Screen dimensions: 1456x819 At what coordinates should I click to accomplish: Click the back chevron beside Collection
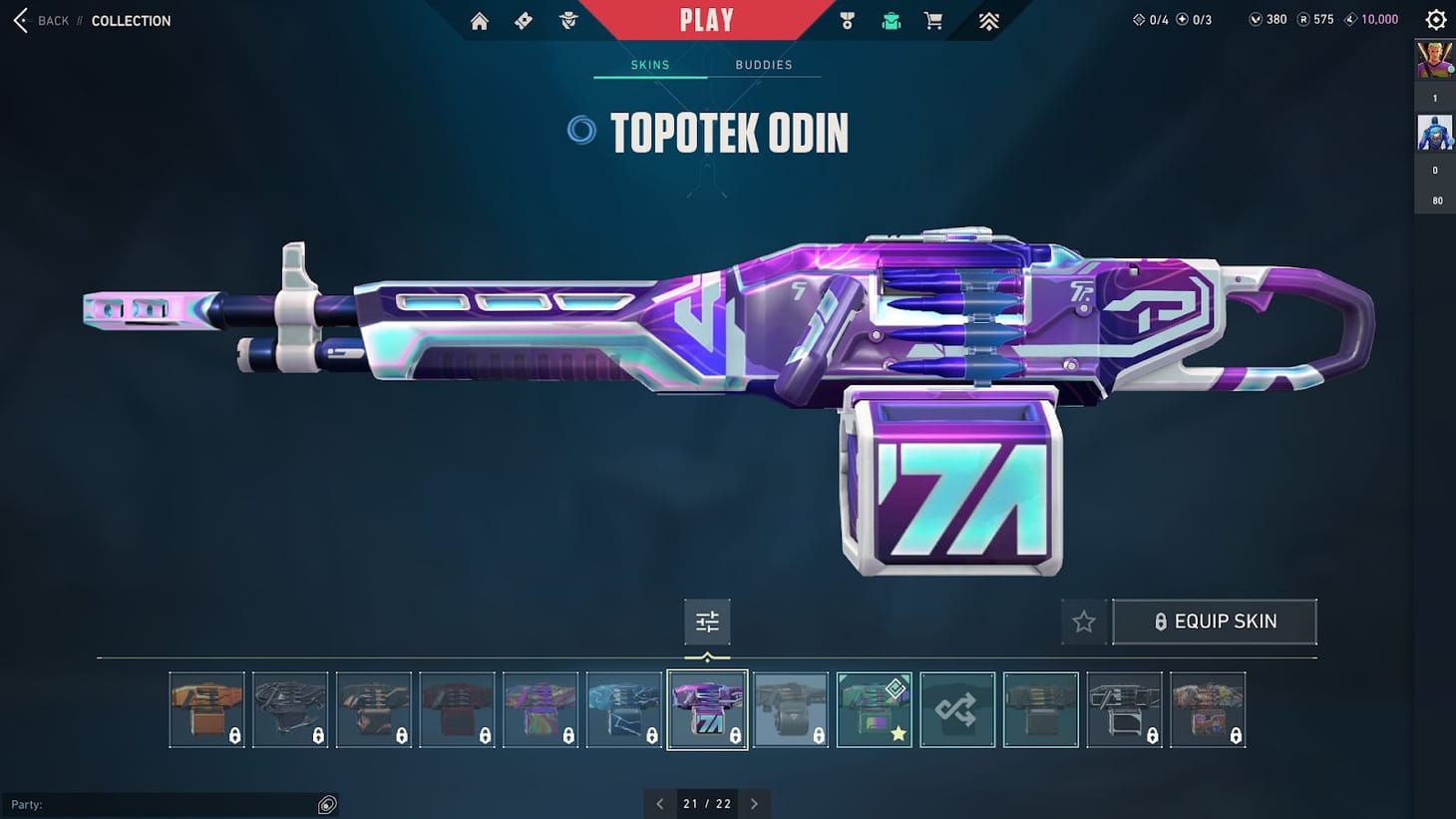[x=19, y=20]
